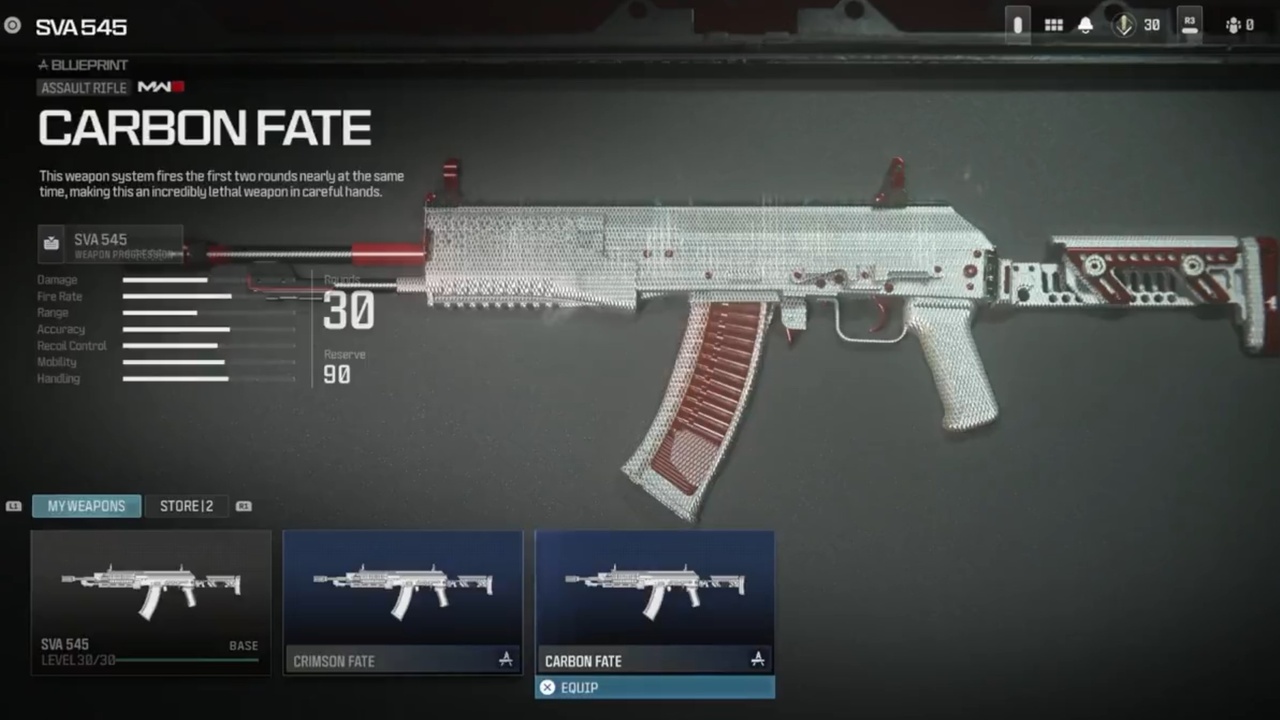Choose the Crimson Fate blueprint tile
The height and width of the screenshot is (720, 1280).
pyautogui.click(x=403, y=602)
